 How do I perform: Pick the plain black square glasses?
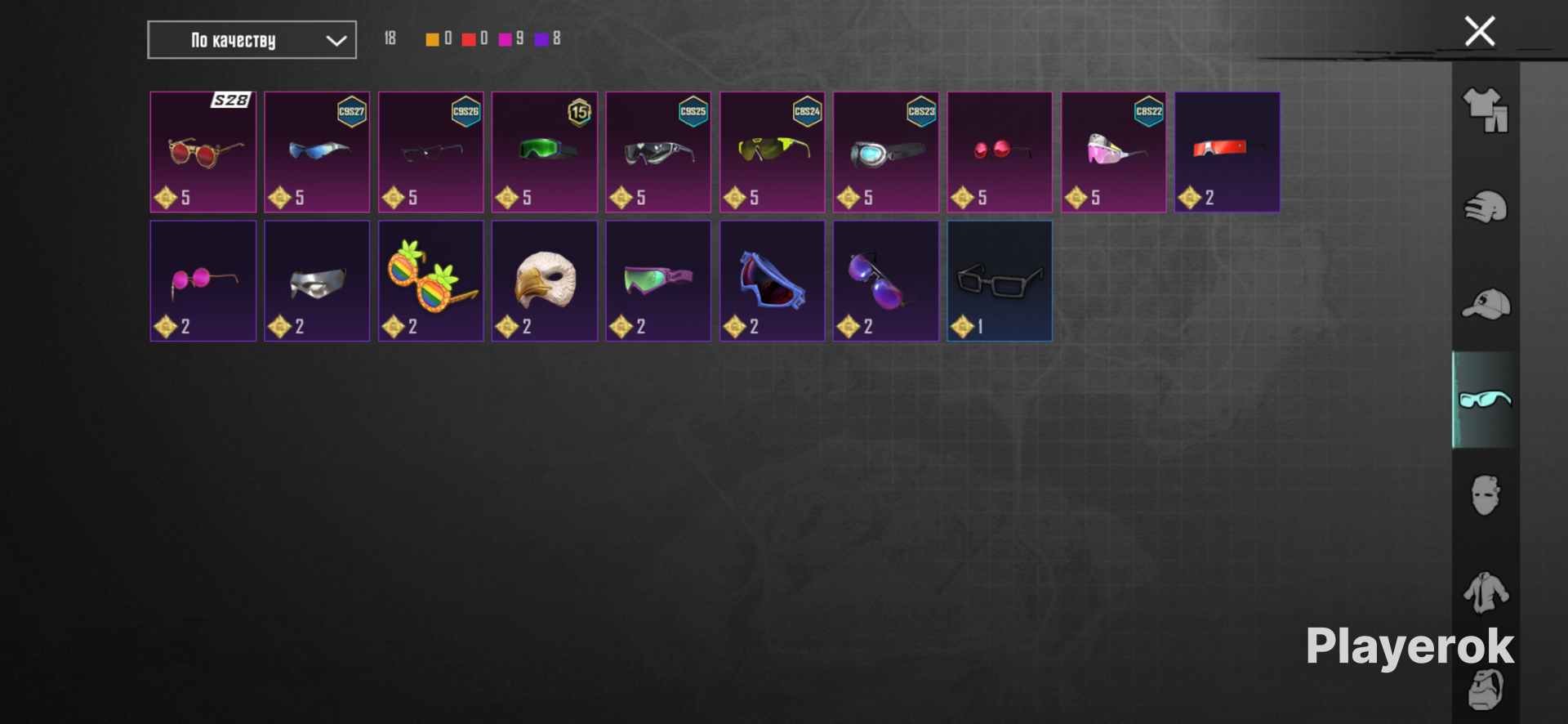pyautogui.click(x=1000, y=281)
